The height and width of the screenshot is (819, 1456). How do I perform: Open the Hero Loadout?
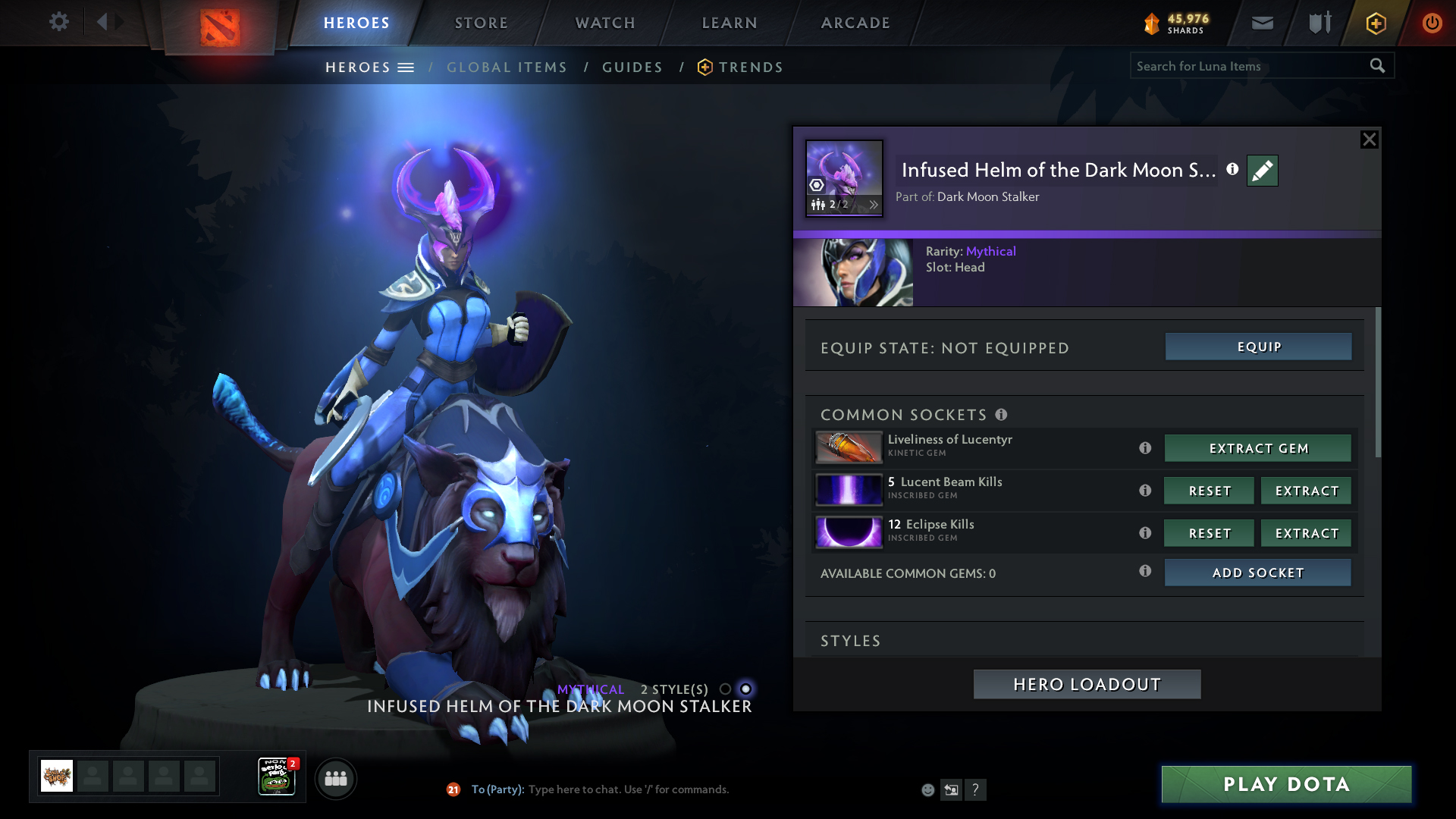[1087, 684]
